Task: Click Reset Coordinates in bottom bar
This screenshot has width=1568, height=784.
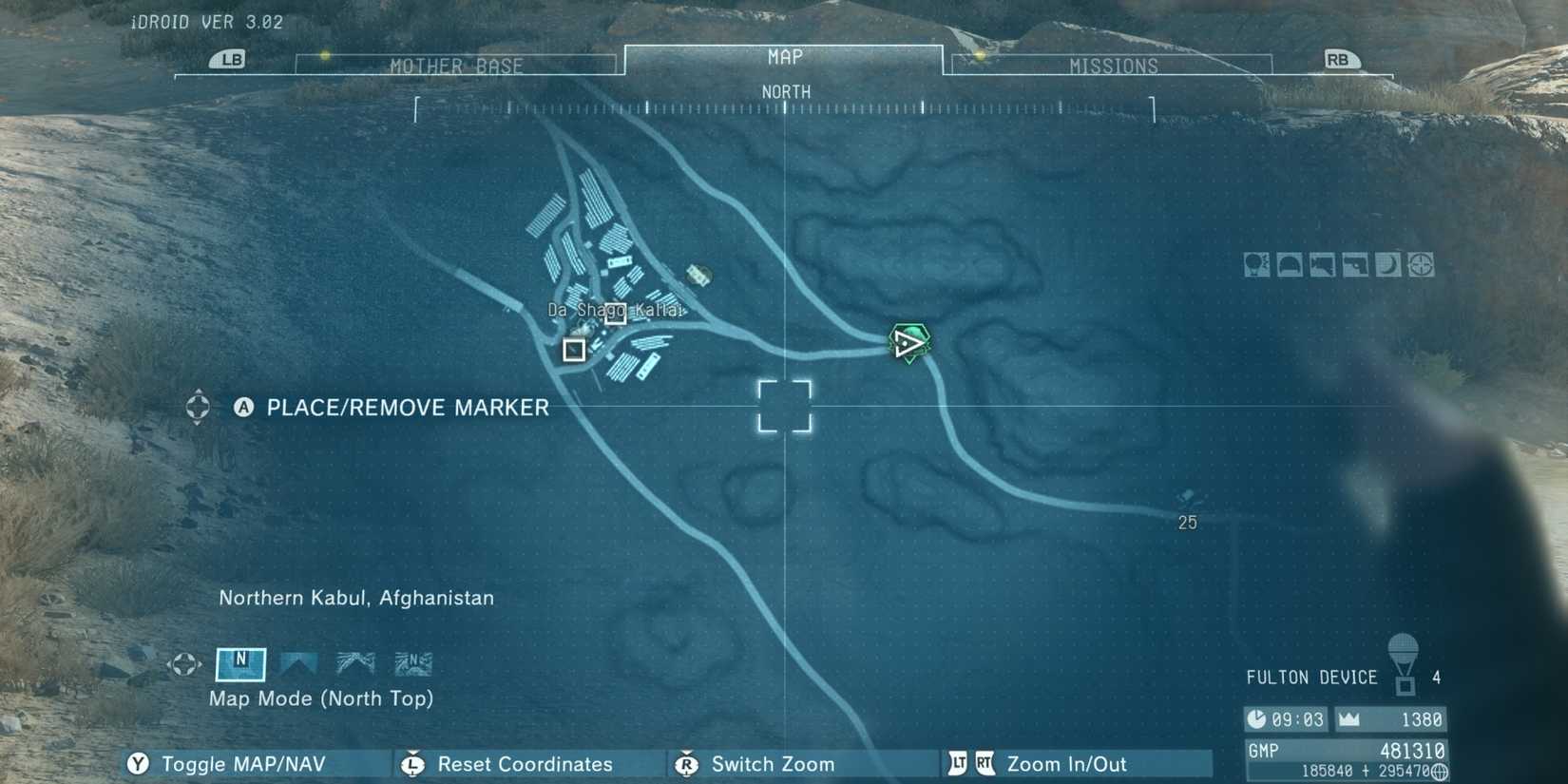Action: [525, 764]
